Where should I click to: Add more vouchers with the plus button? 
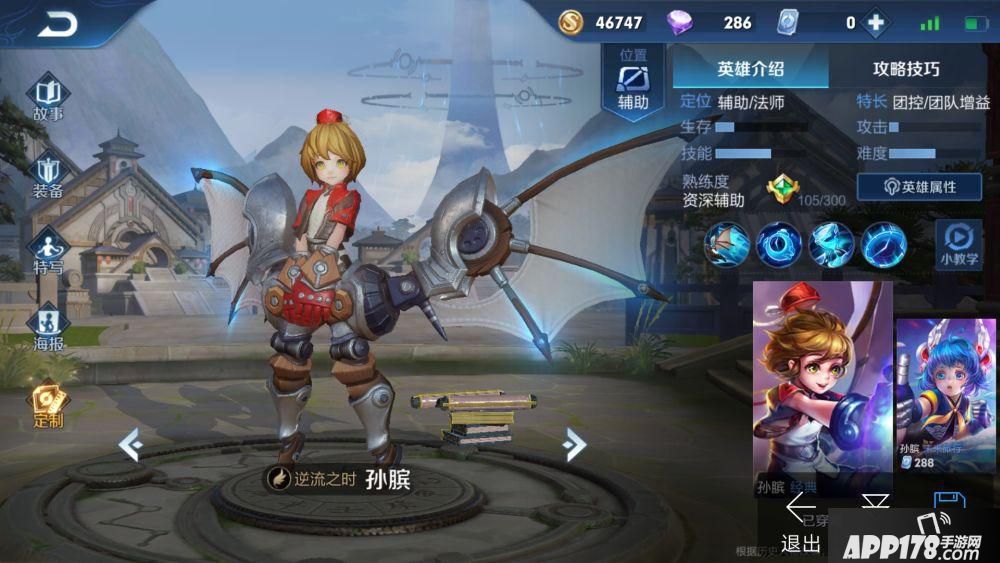pyautogui.click(x=876, y=23)
